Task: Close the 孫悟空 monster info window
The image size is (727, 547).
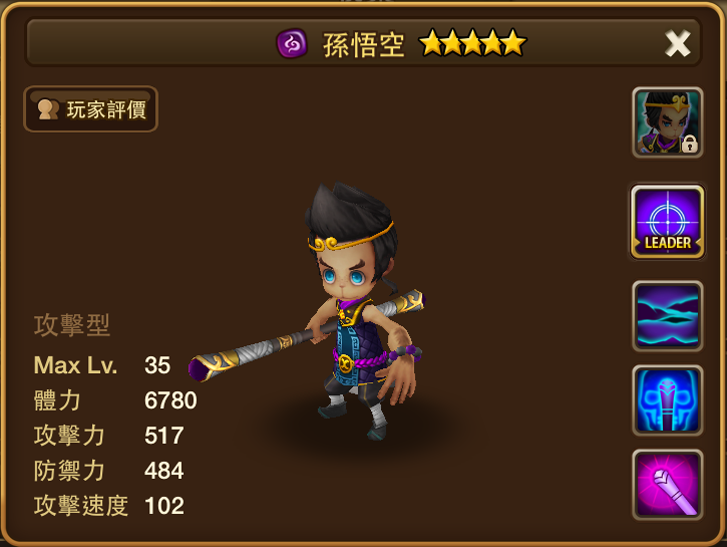Action: point(677,43)
